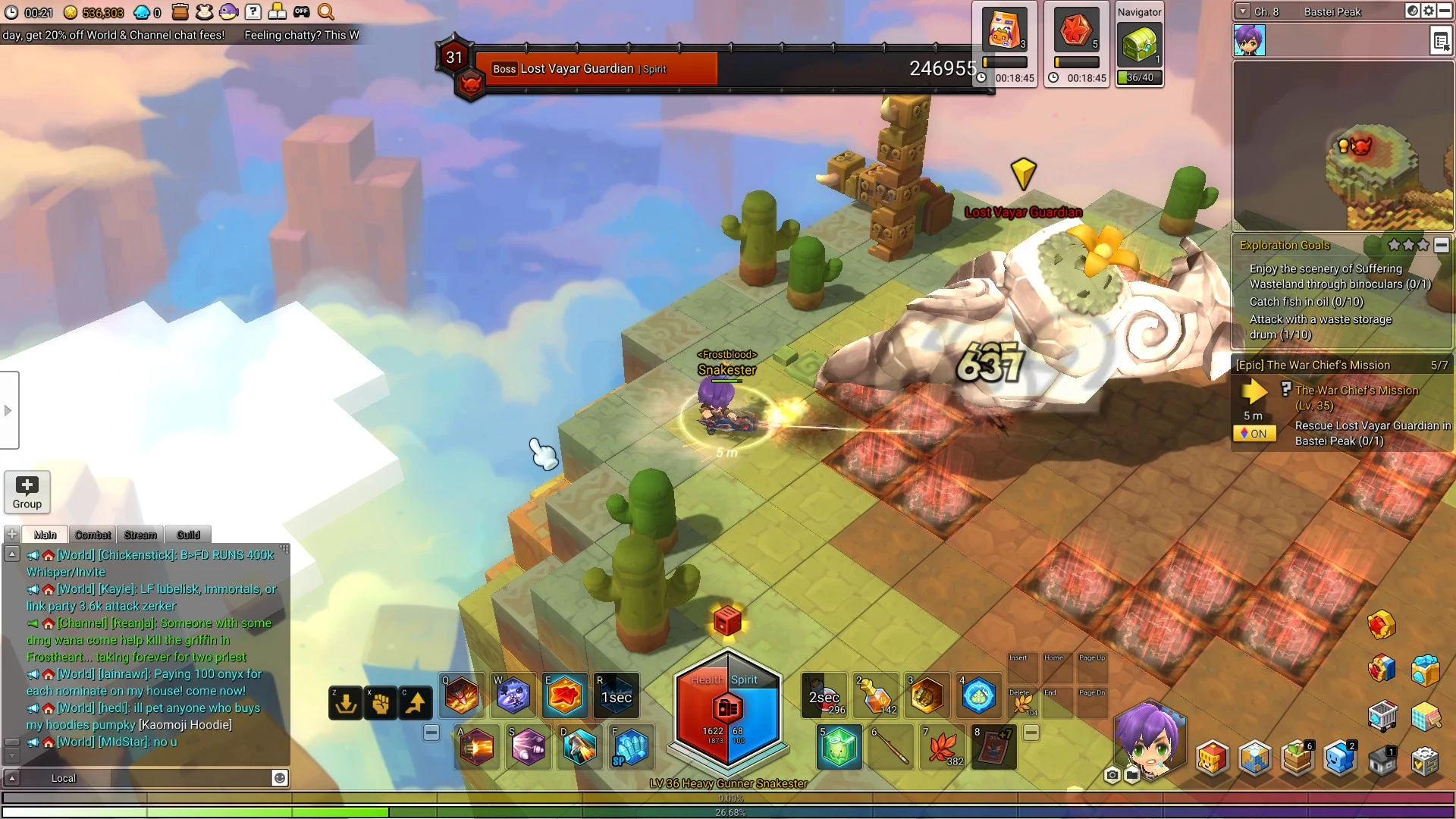Click the minimap

coord(1342,146)
